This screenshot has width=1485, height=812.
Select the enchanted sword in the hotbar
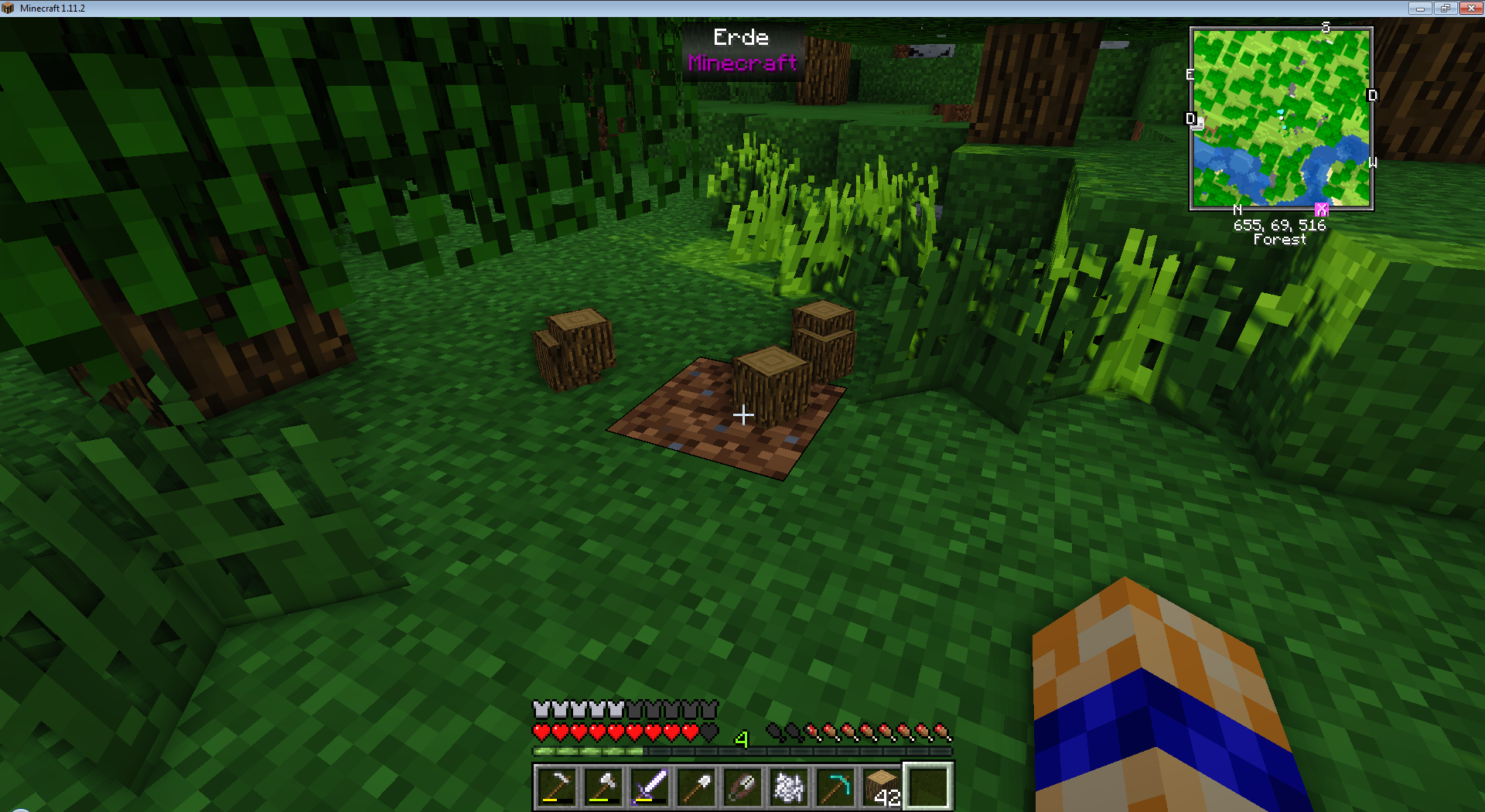(650, 786)
